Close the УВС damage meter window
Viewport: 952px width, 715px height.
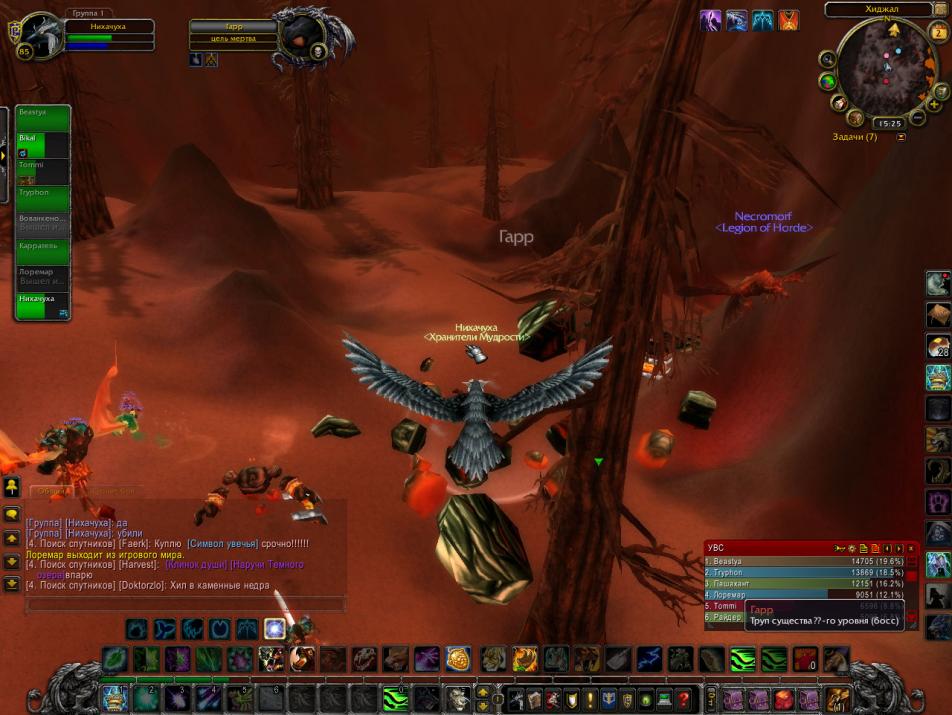click(x=911, y=548)
